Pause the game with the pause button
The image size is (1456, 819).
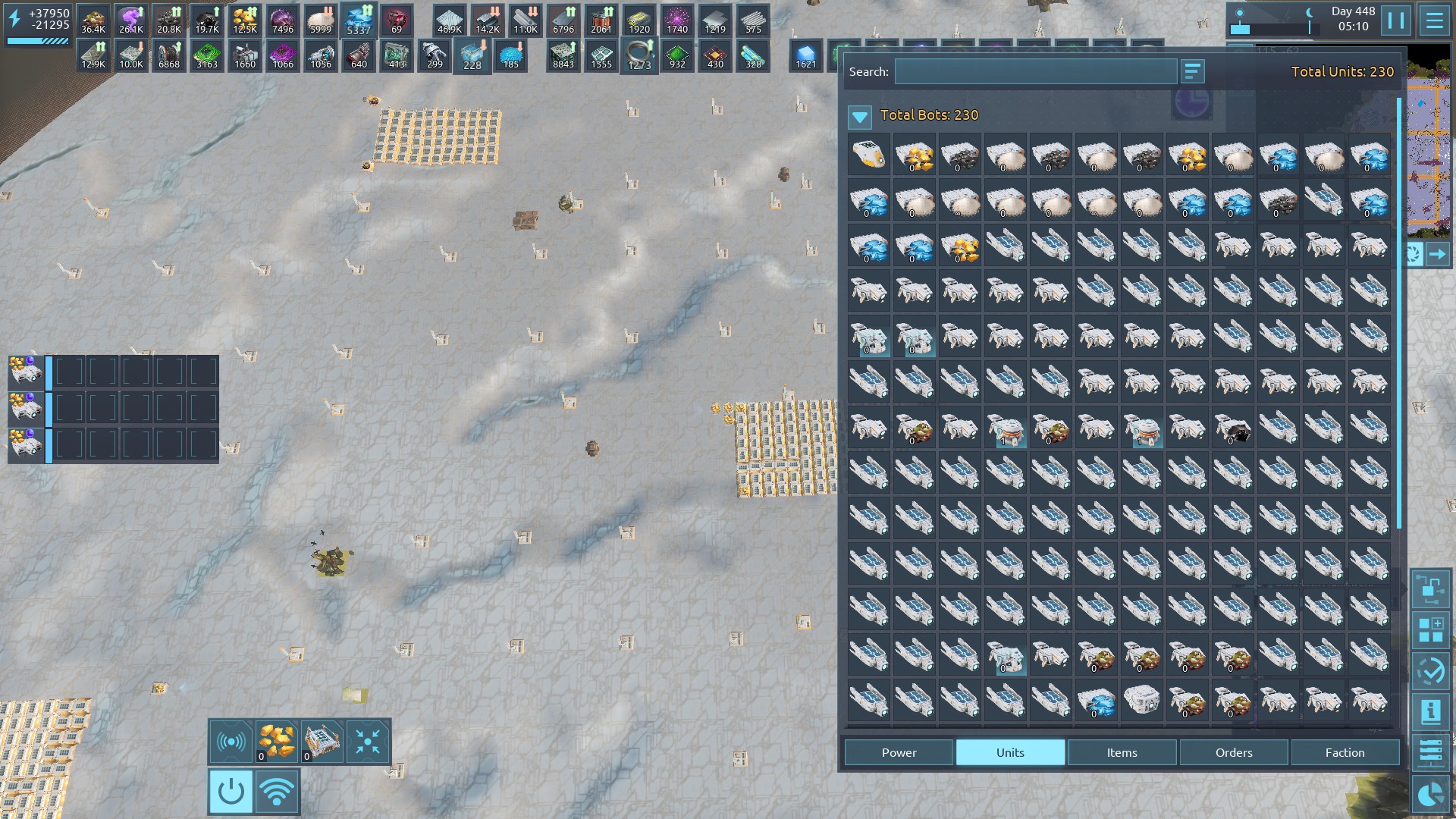[1396, 20]
